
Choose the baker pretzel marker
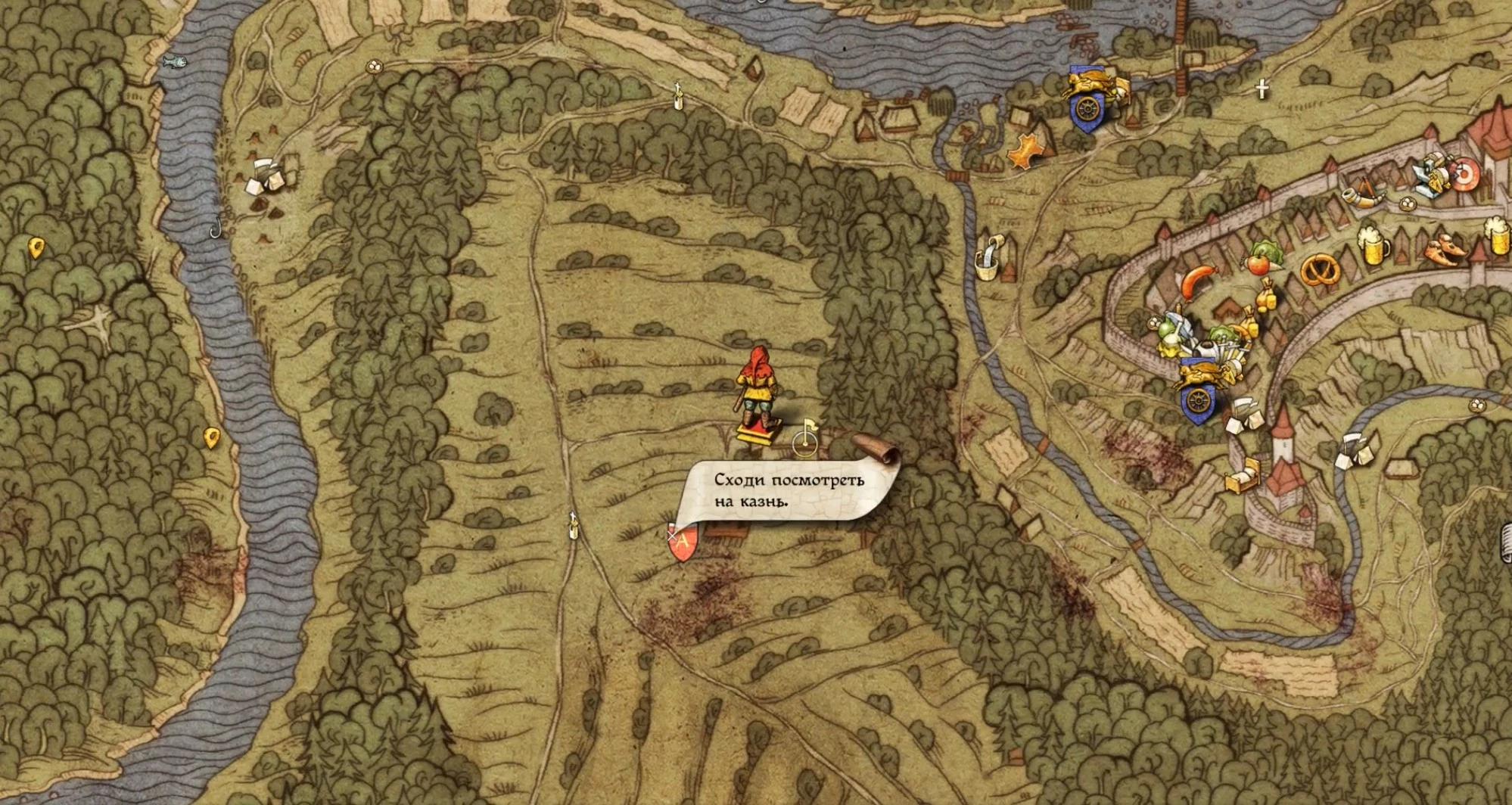(x=1321, y=271)
